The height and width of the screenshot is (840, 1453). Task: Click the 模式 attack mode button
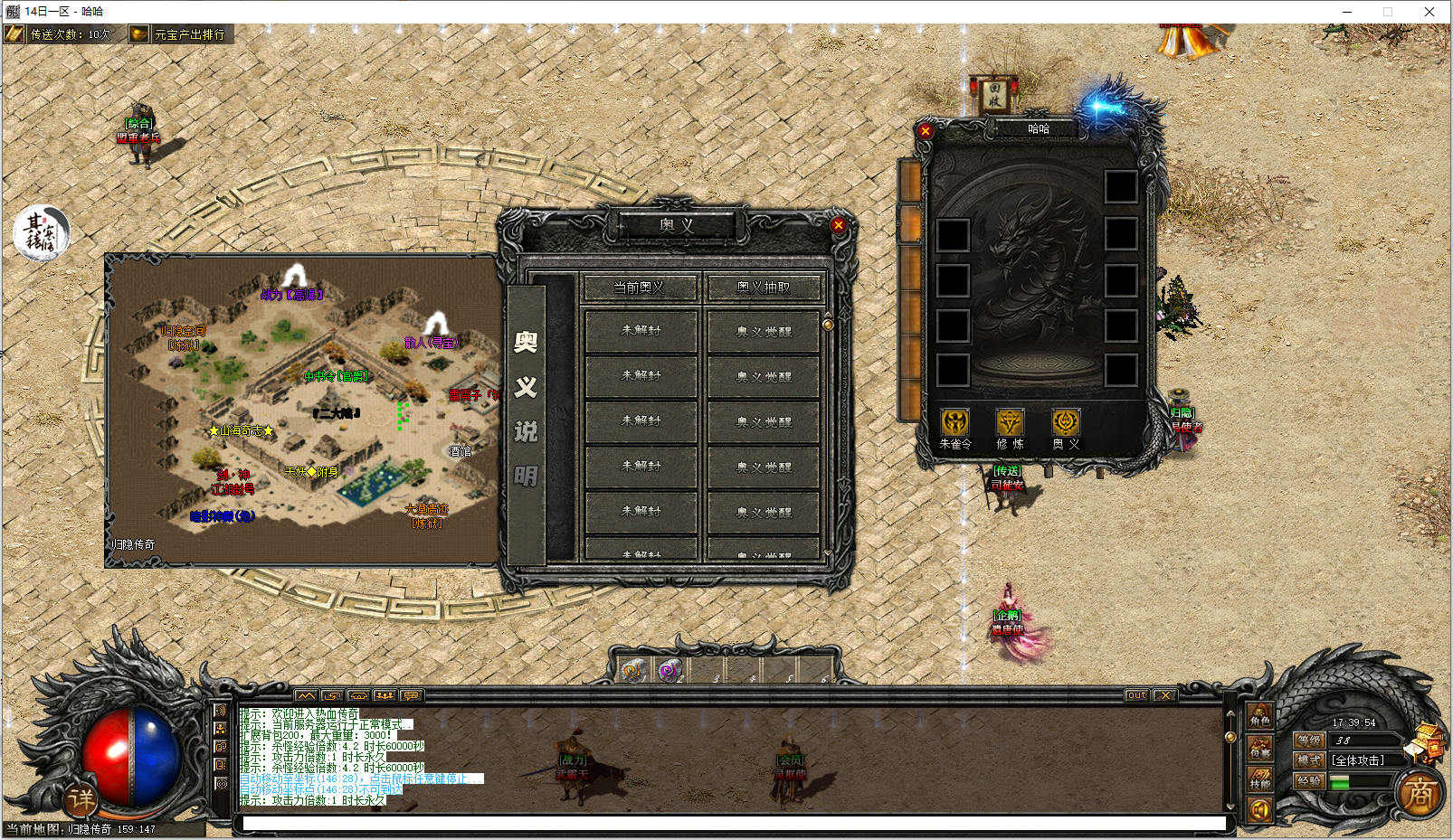(1309, 760)
